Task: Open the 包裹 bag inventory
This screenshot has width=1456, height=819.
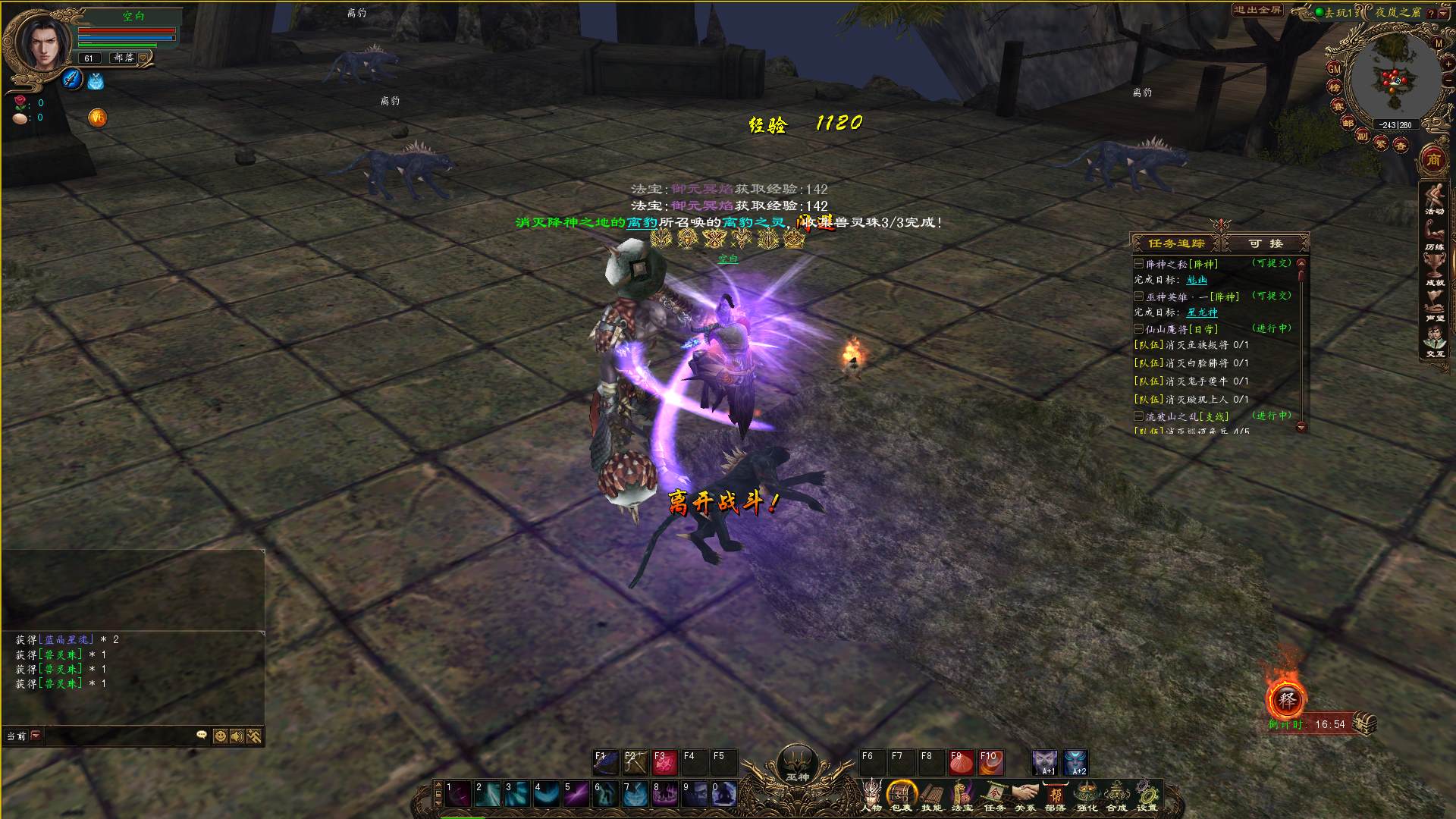Action: (902, 795)
